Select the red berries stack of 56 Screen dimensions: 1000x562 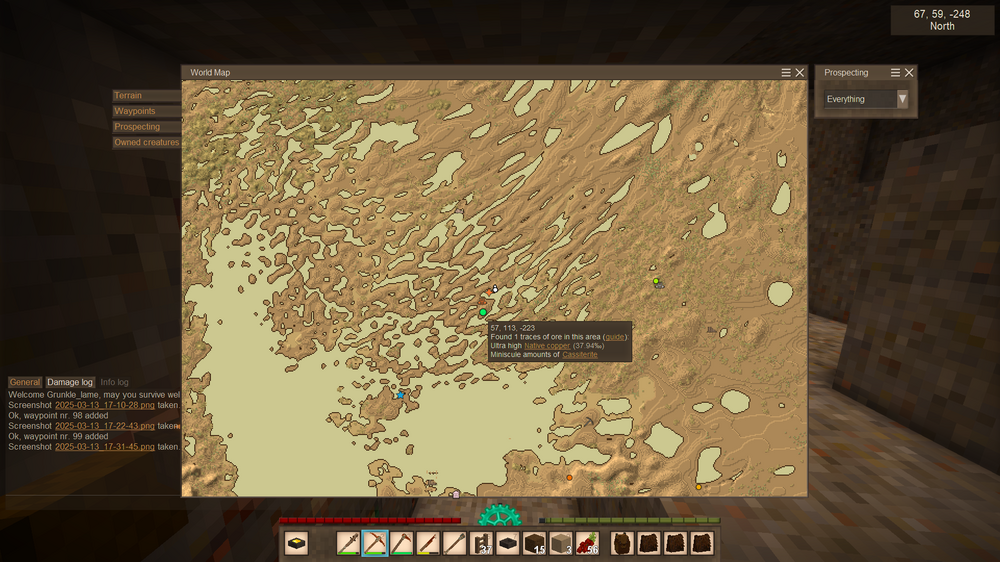pos(587,544)
